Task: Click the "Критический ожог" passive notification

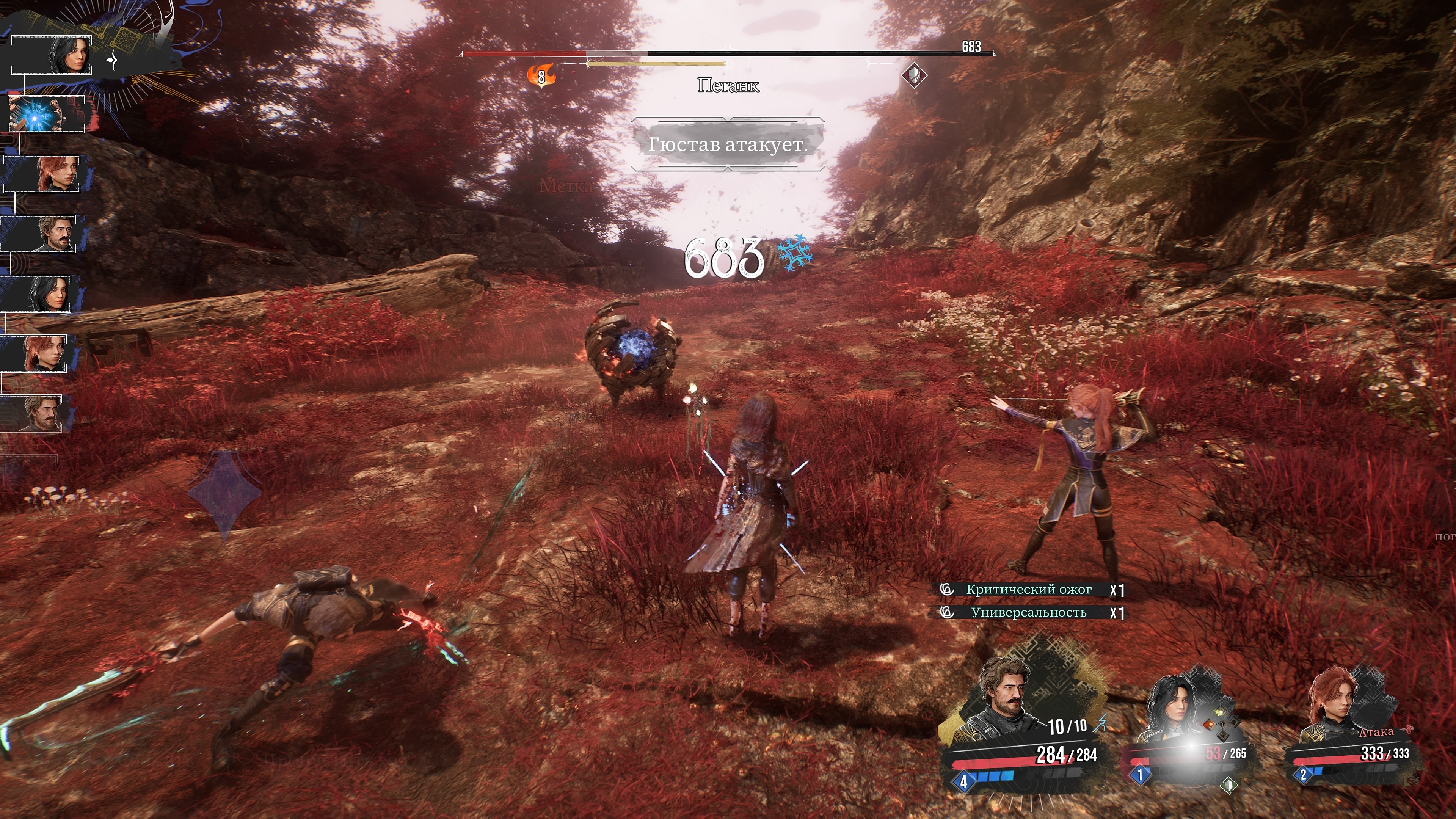Action: 1029,590
